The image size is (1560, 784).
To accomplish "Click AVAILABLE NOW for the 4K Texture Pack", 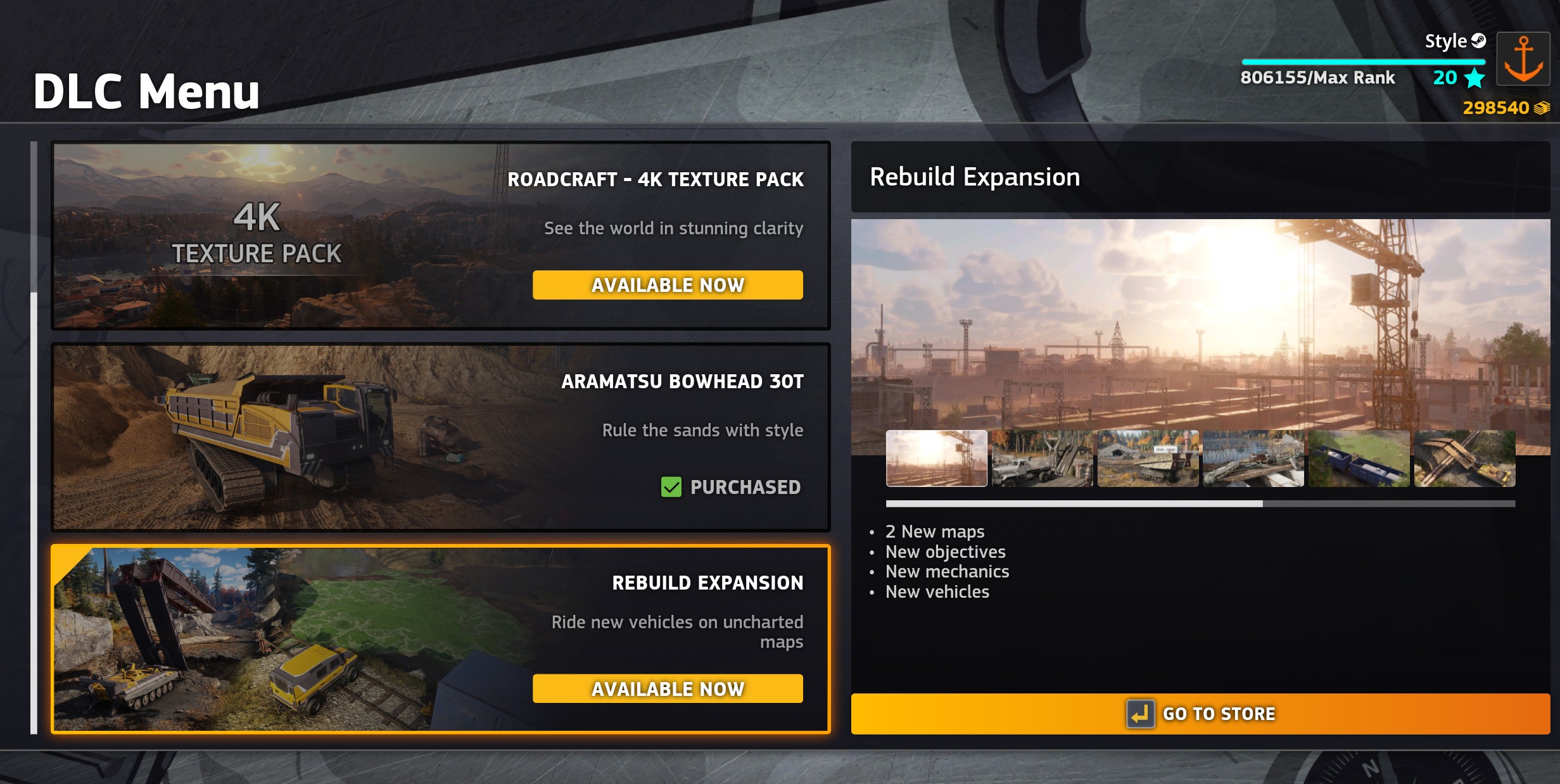I will point(668,285).
